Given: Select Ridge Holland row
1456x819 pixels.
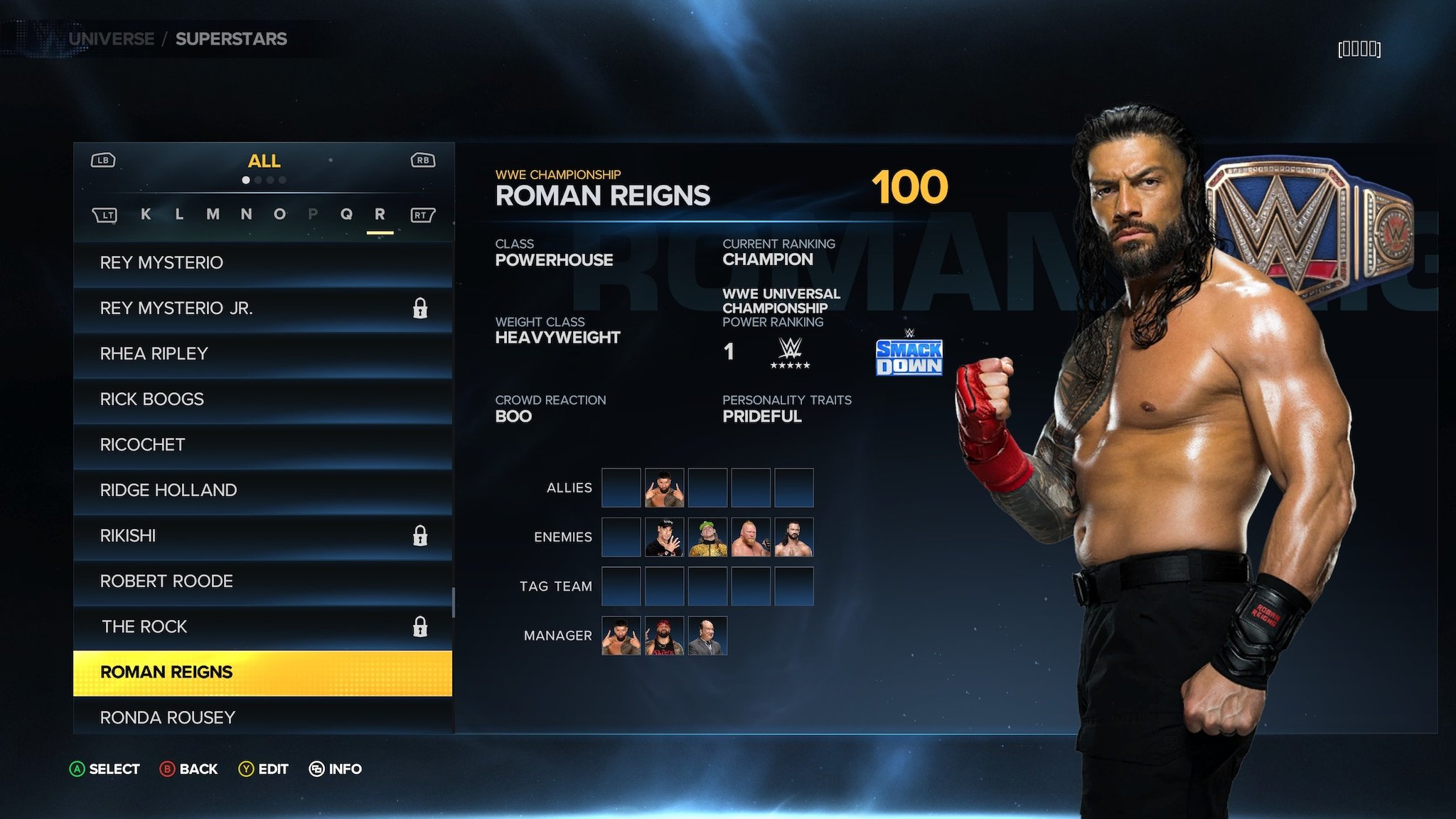Looking at the screenshot, I should click(x=262, y=491).
